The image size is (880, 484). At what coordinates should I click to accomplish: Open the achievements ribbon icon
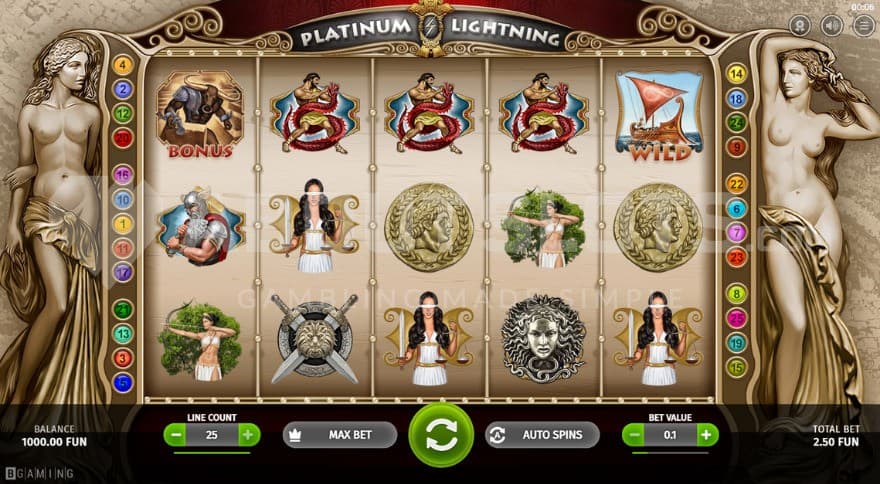click(800, 25)
